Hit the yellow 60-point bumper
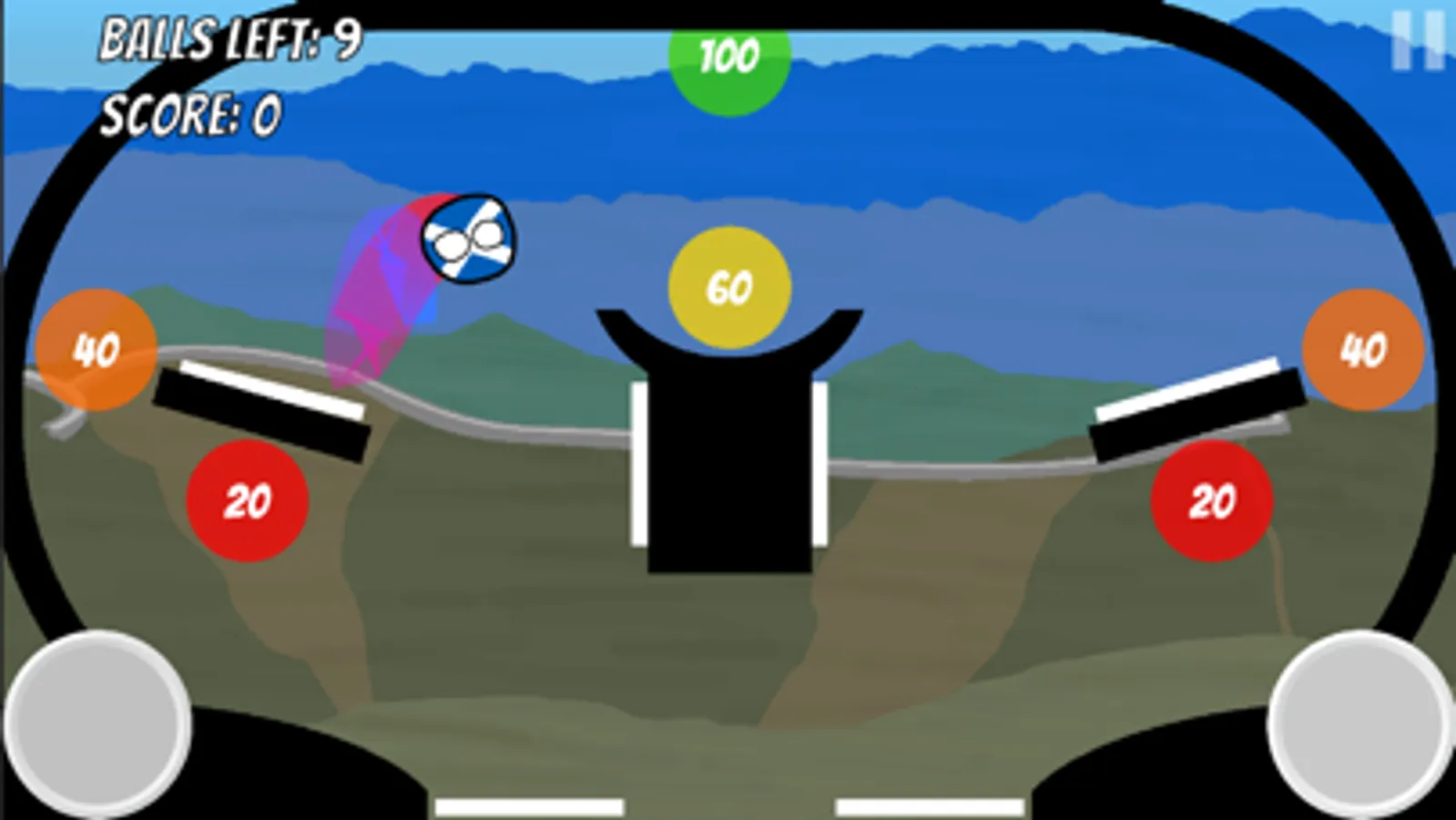Screen dimensions: 1456x820 coord(728,287)
